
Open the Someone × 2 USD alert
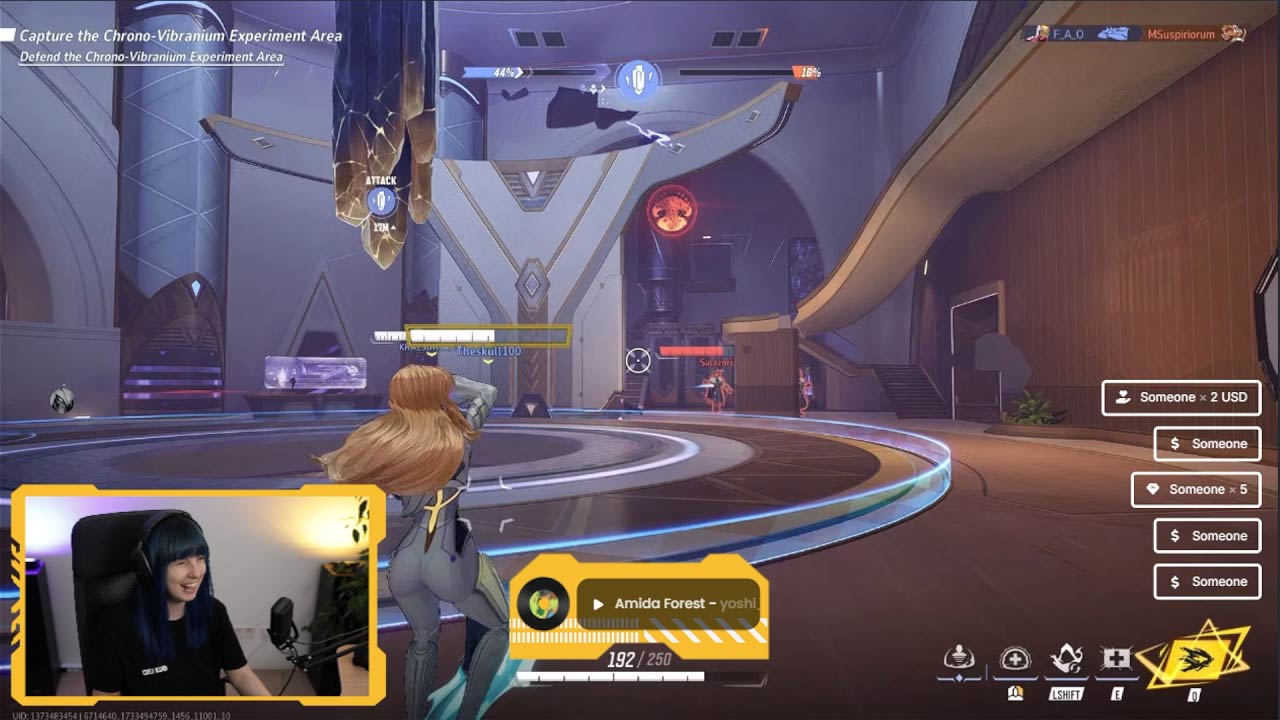click(1181, 397)
